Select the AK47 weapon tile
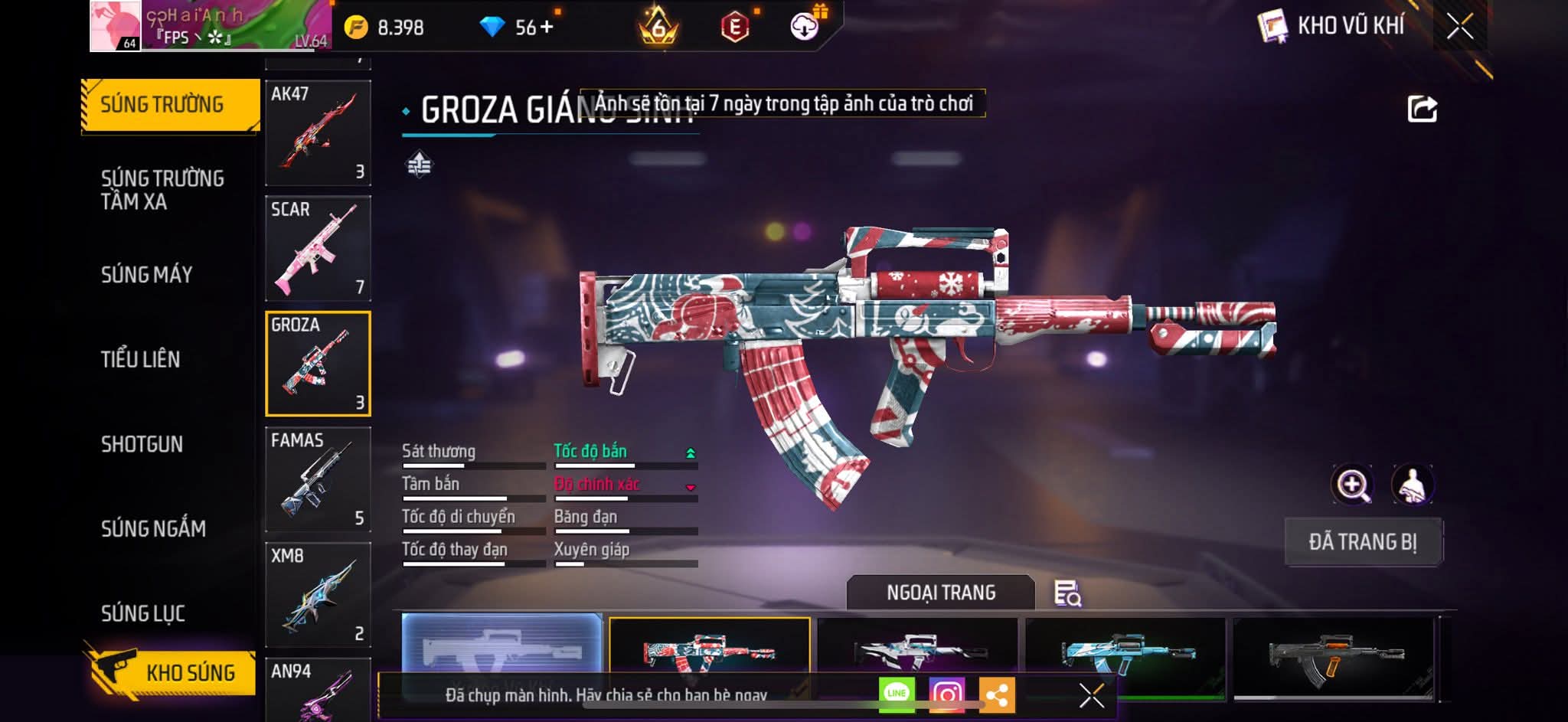This screenshot has width=1568, height=722. (318, 132)
